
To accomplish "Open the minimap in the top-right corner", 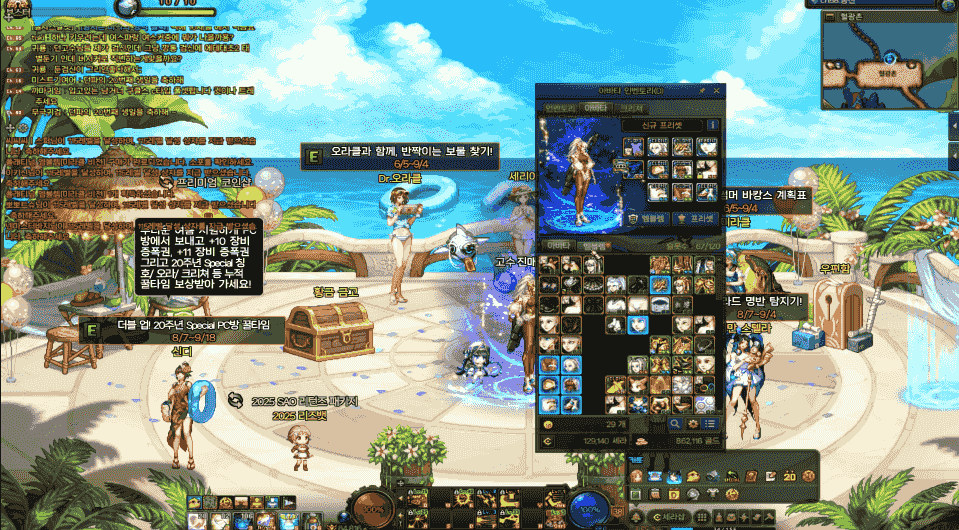I will point(885,62).
